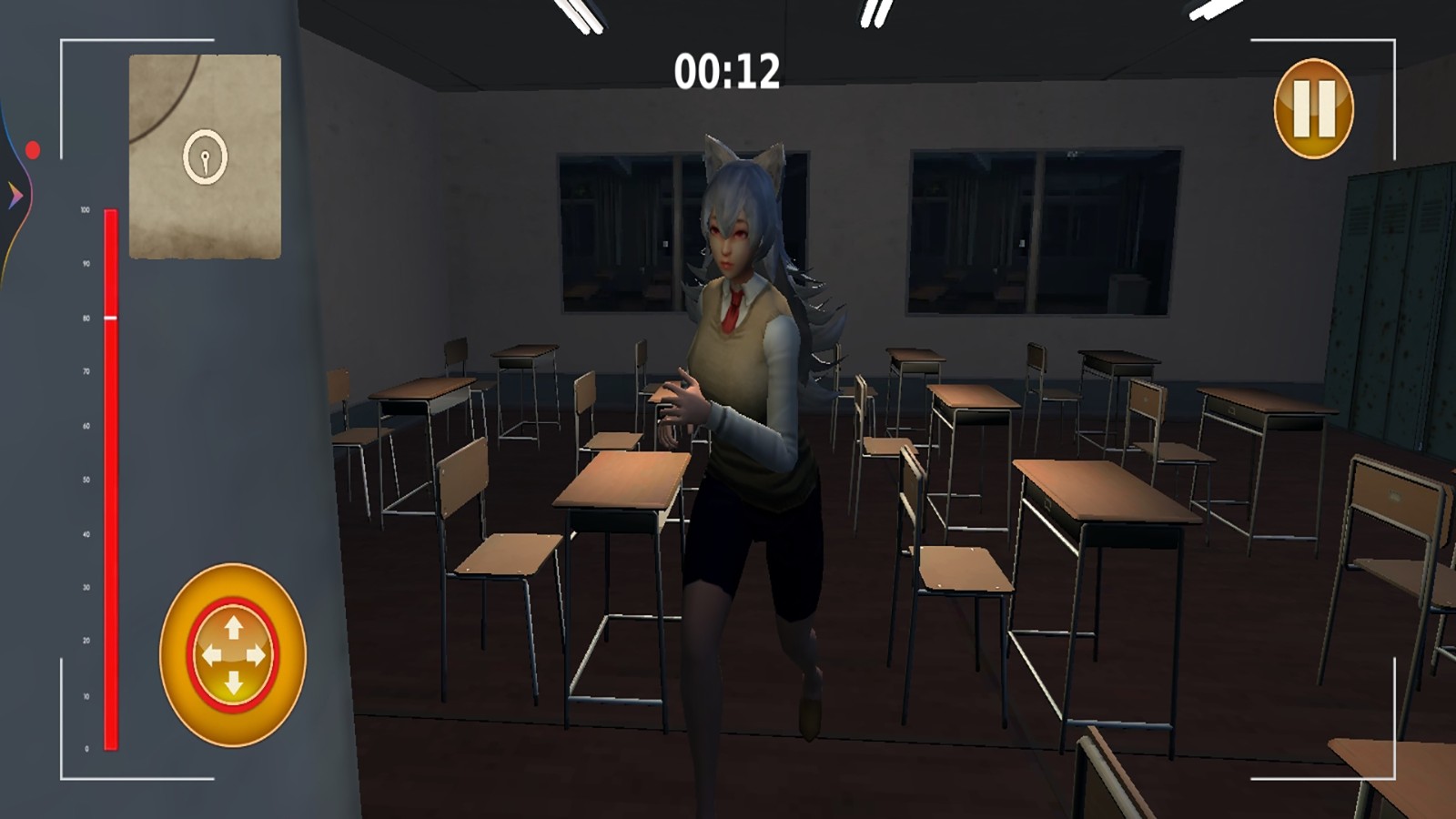Set the red gauge marker at level 80
This screenshot has height=819, width=1456.
point(109,318)
